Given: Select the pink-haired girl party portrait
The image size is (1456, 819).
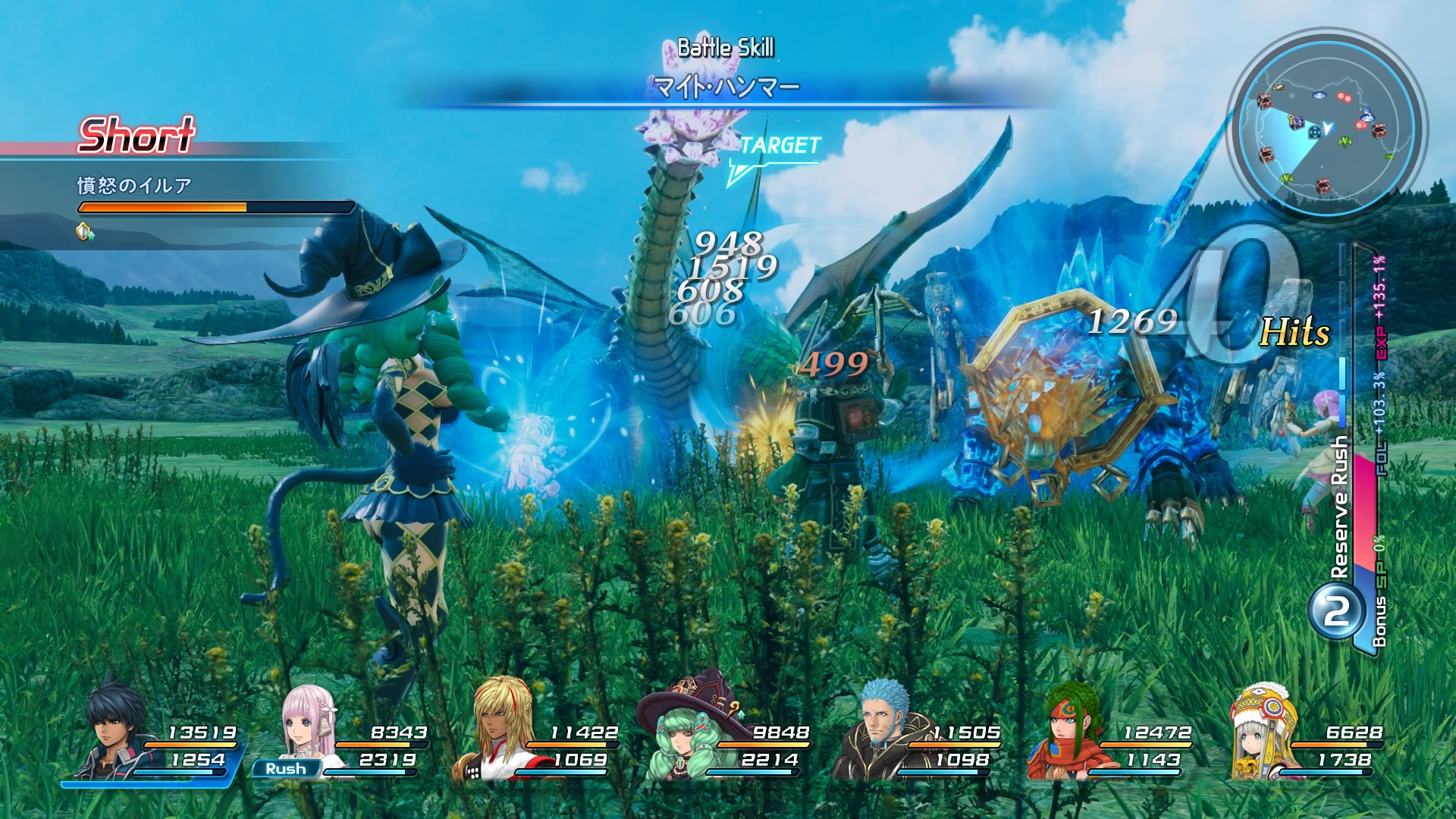Looking at the screenshot, I should pos(307,728).
